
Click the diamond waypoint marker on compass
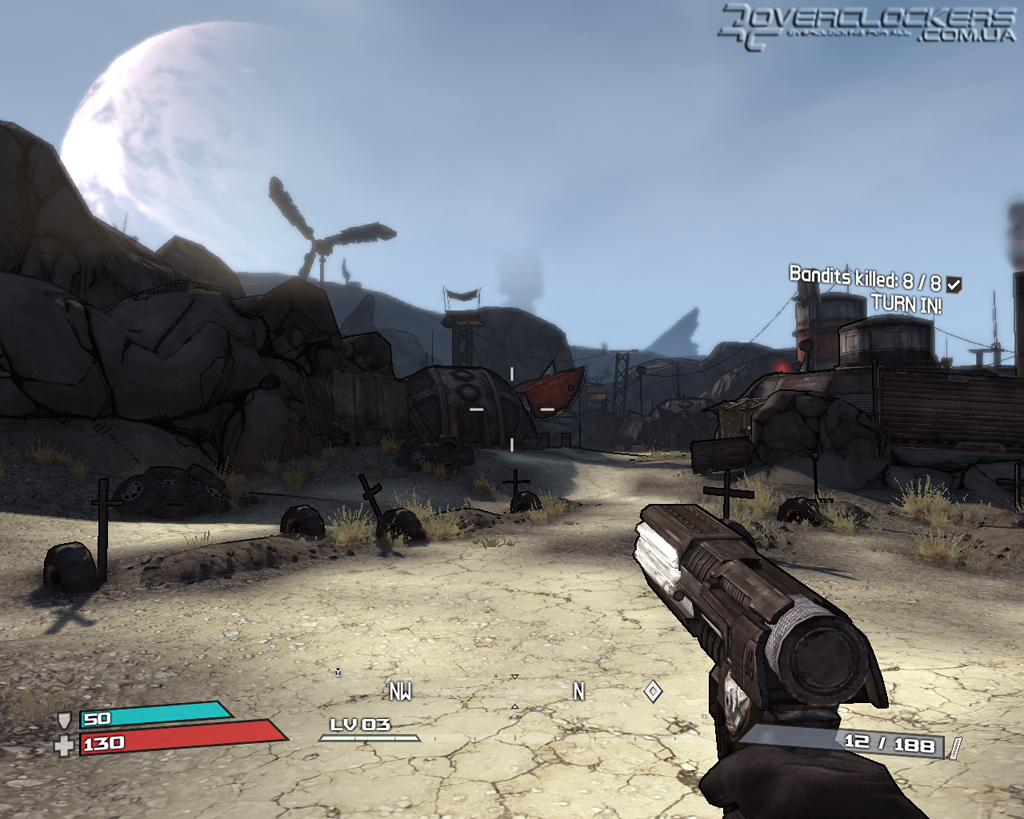[x=652, y=691]
